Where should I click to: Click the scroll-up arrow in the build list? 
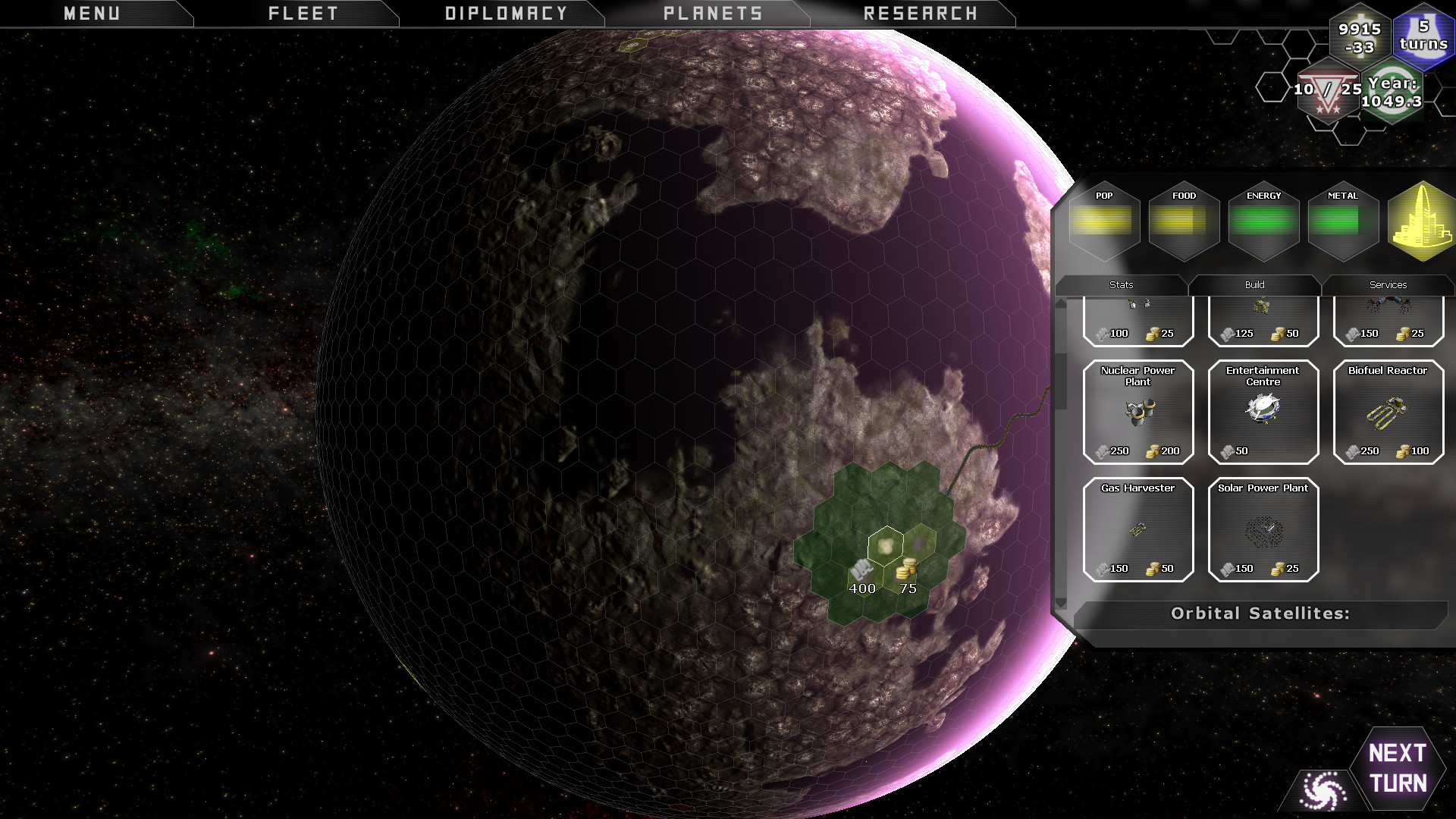point(1060,303)
